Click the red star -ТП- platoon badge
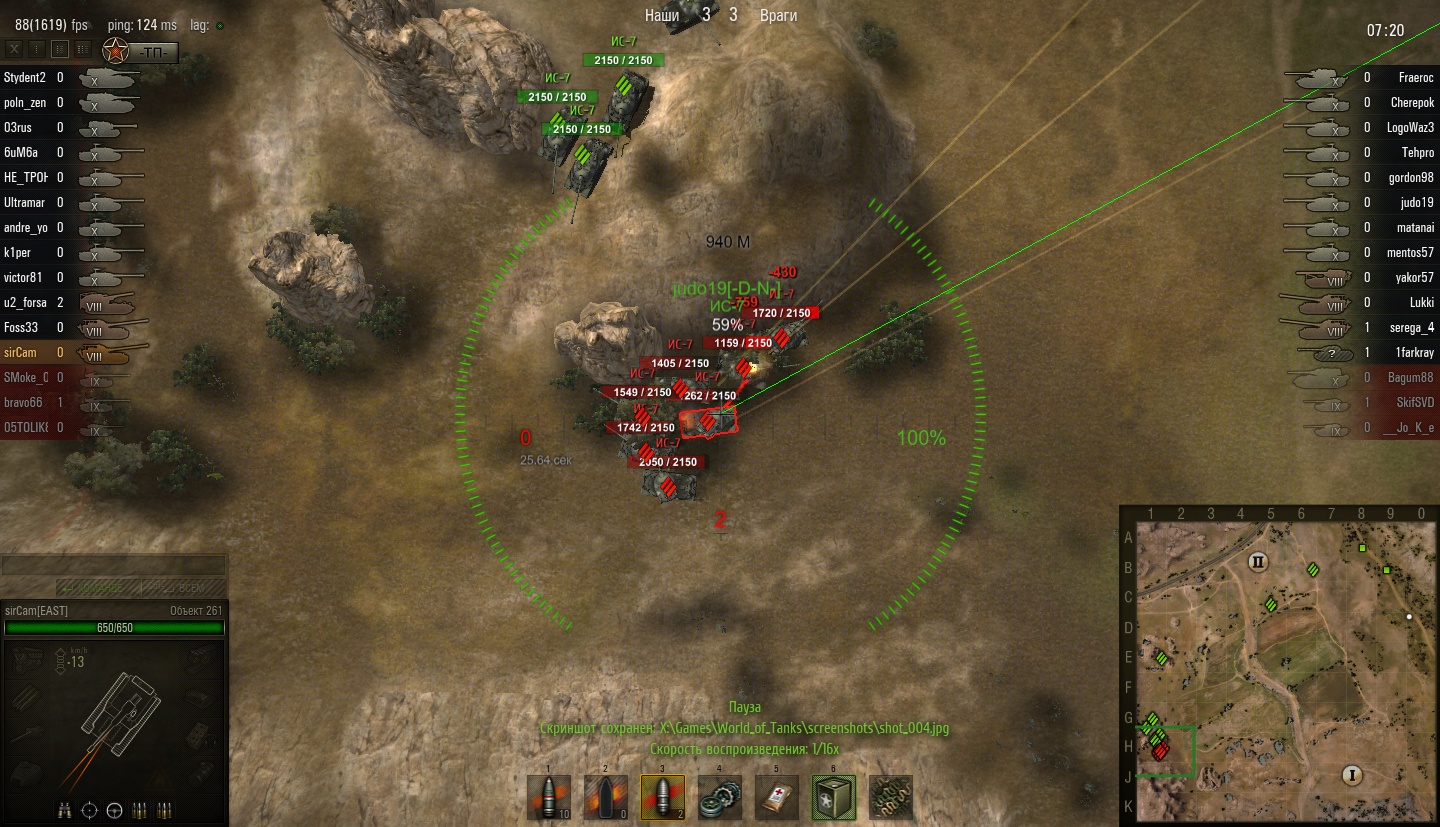The width and height of the screenshot is (1440, 827). [141, 50]
